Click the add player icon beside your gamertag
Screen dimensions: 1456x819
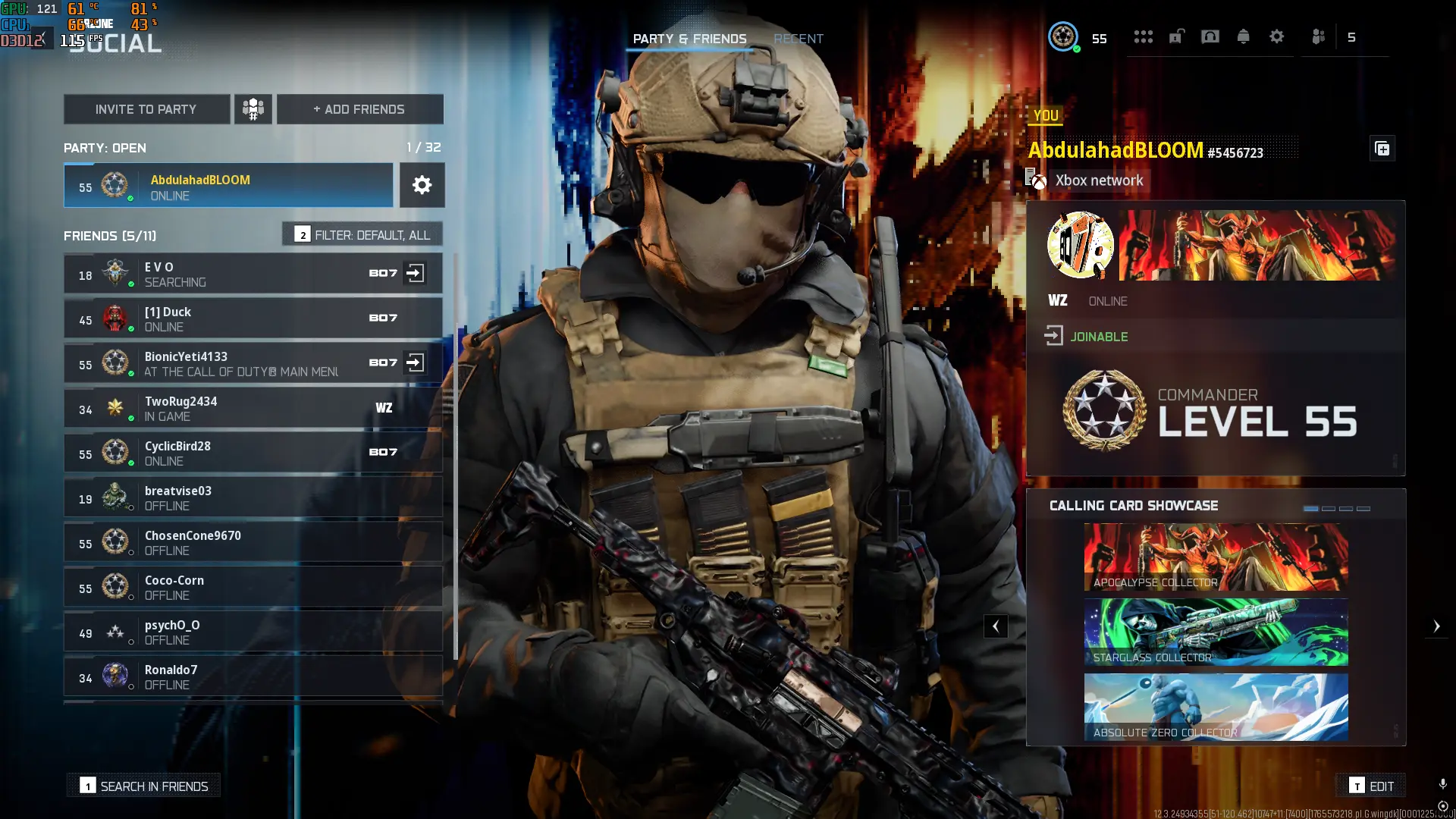[1382, 149]
